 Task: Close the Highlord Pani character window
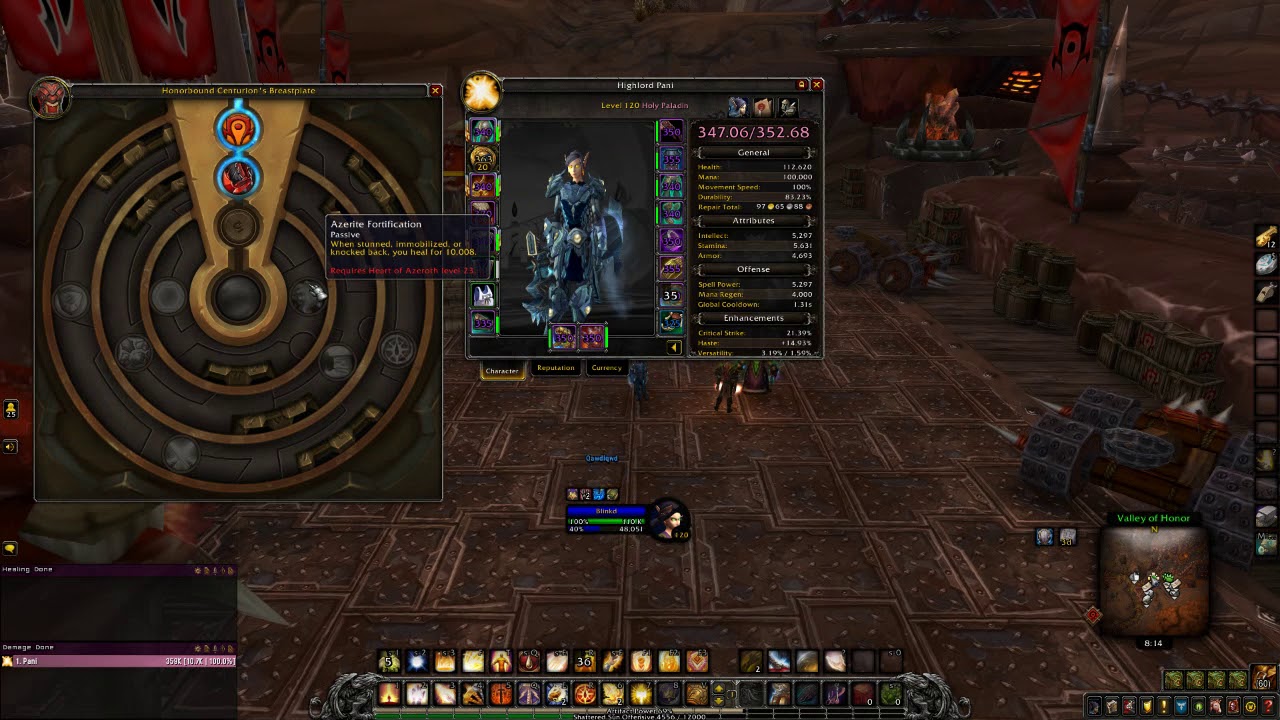click(x=817, y=85)
